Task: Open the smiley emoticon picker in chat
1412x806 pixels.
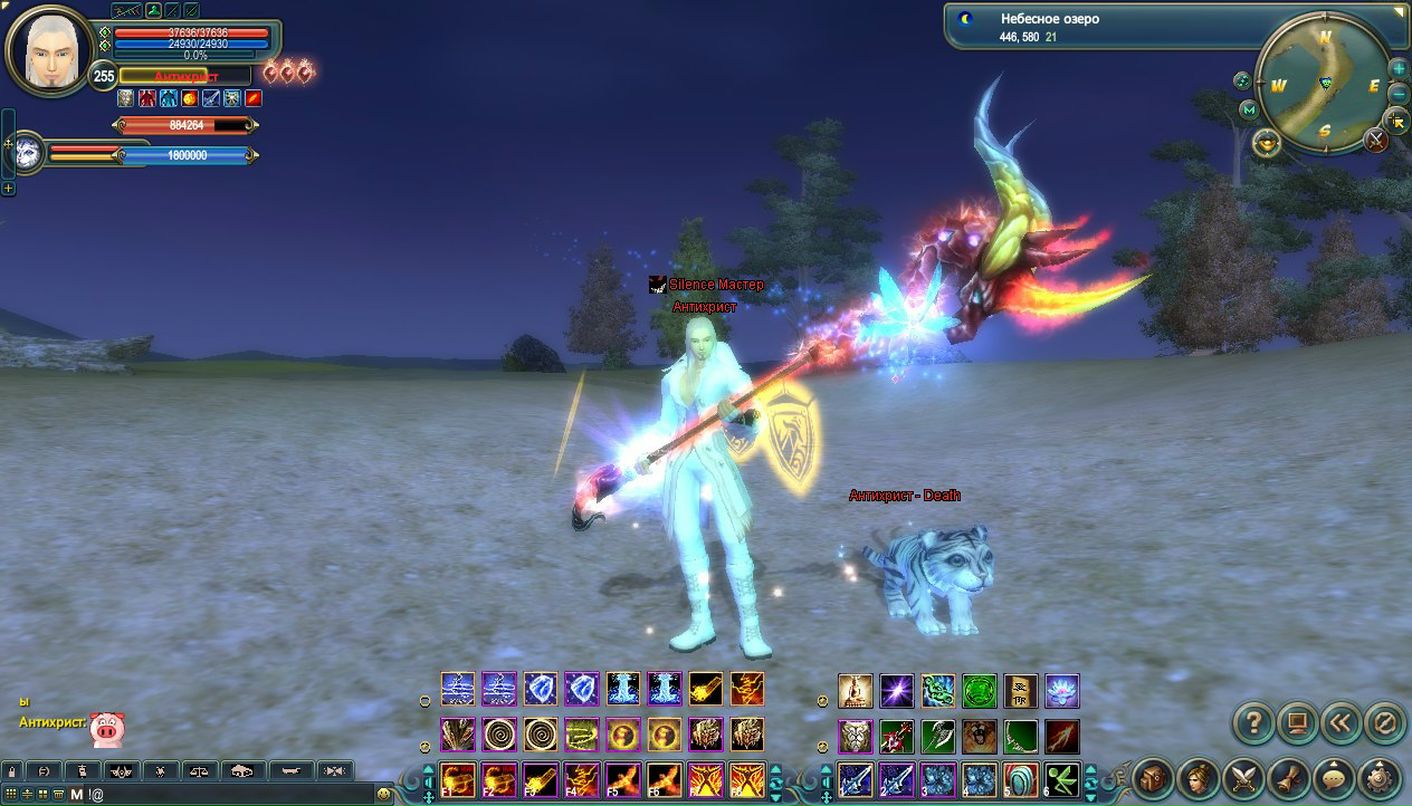Action: click(x=383, y=794)
